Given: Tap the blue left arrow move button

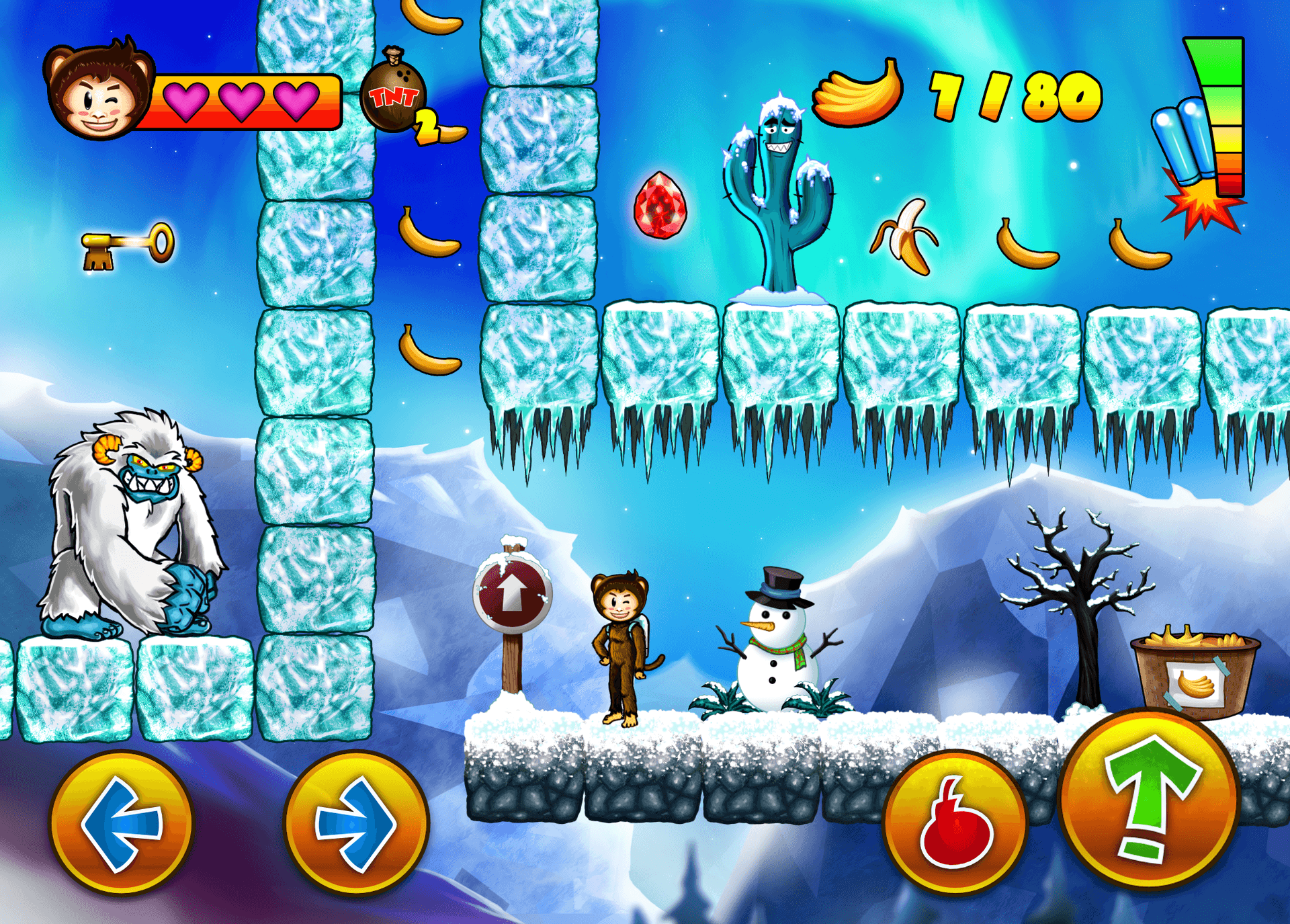Looking at the screenshot, I should pos(122,824).
